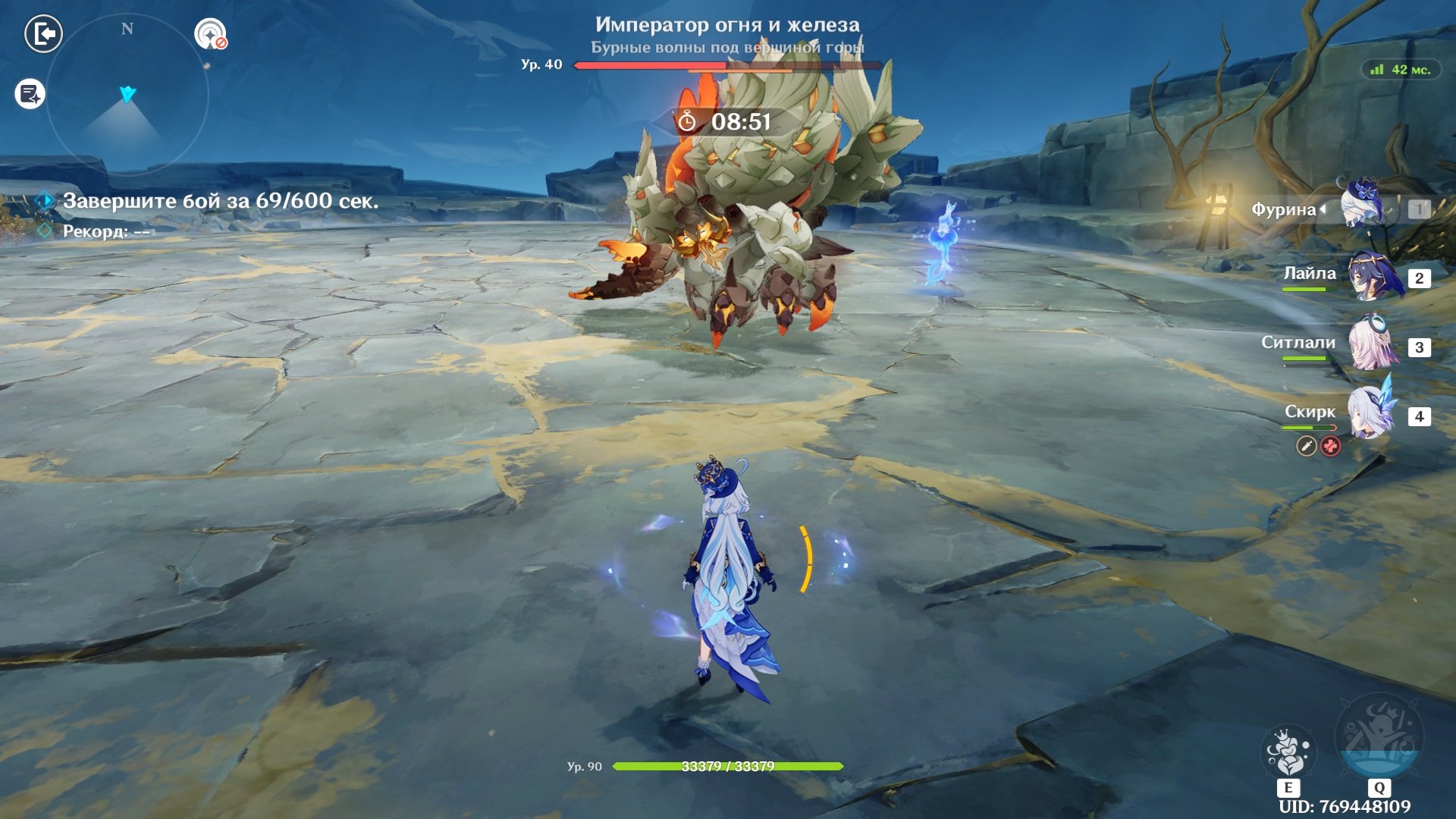Click the challenge objective tracker text
Image resolution: width=1456 pixels, height=819 pixels.
(220, 201)
